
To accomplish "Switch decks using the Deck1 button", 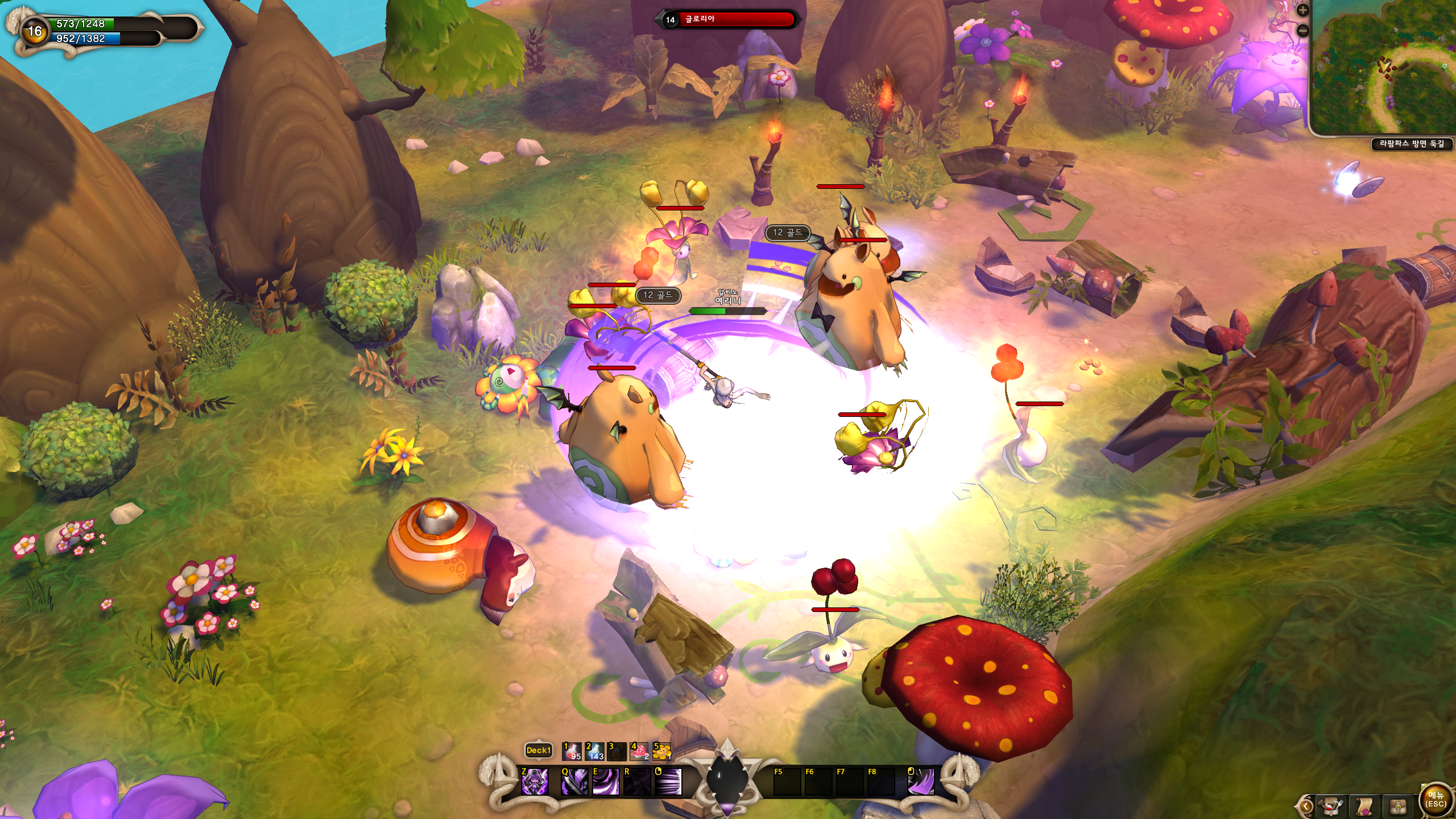I will pos(538,750).
